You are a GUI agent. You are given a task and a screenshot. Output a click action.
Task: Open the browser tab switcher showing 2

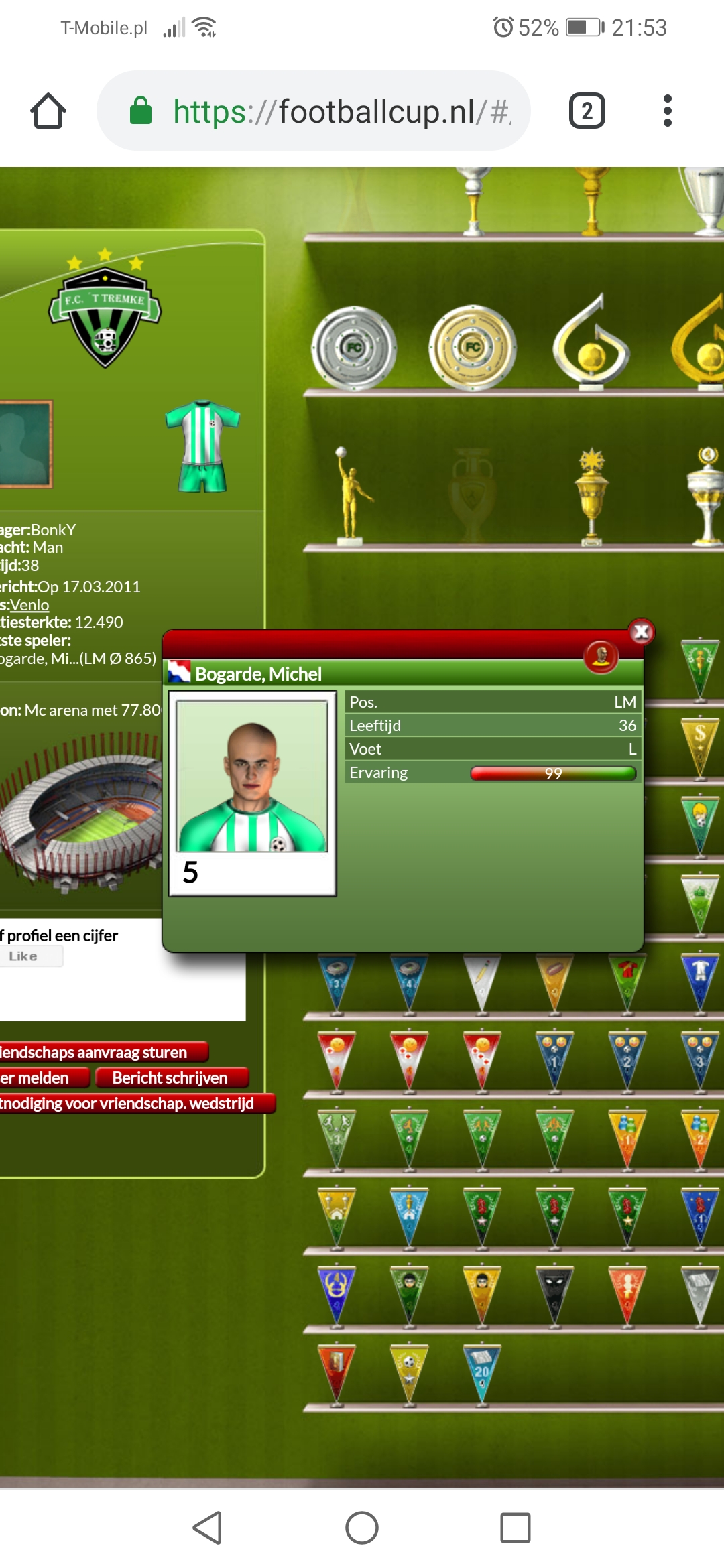(587, 111)
